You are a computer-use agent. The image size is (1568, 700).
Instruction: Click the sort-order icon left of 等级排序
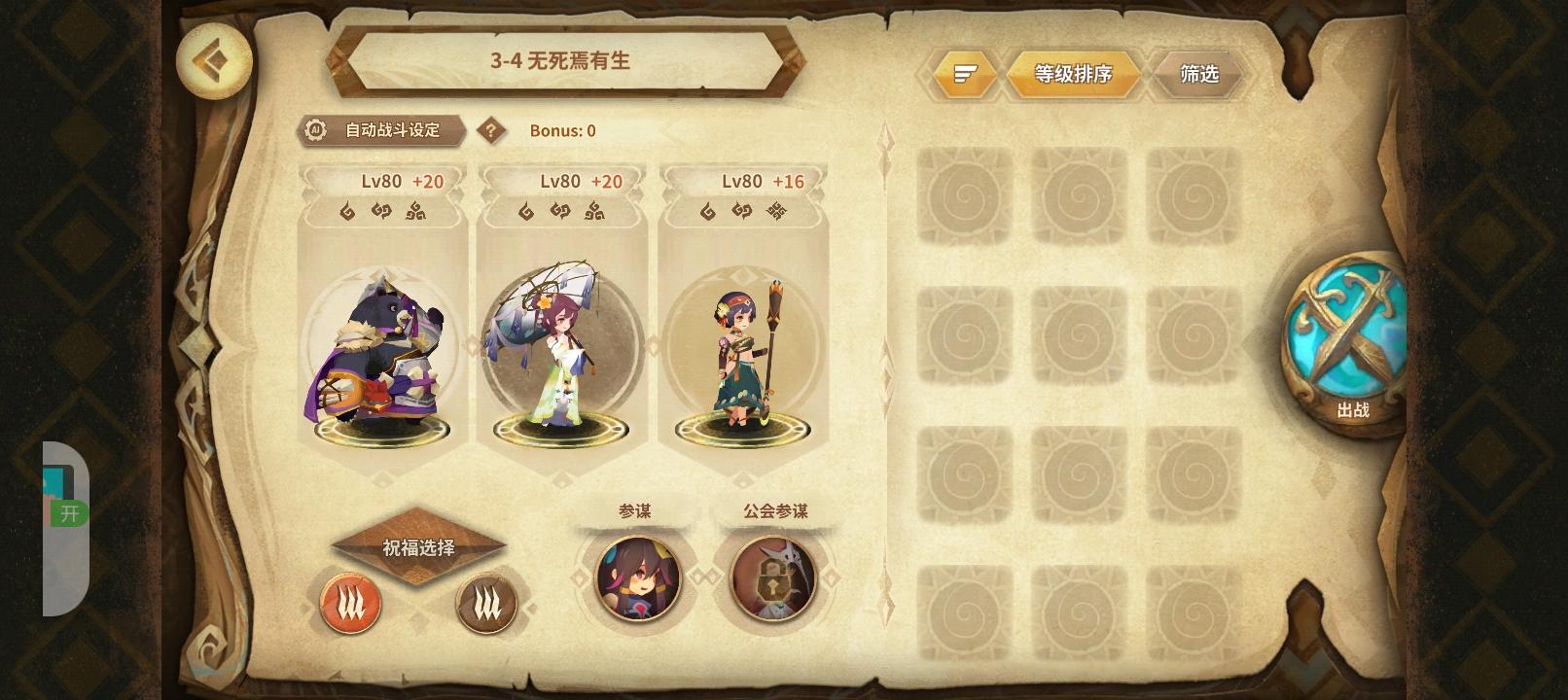point(962,73)
